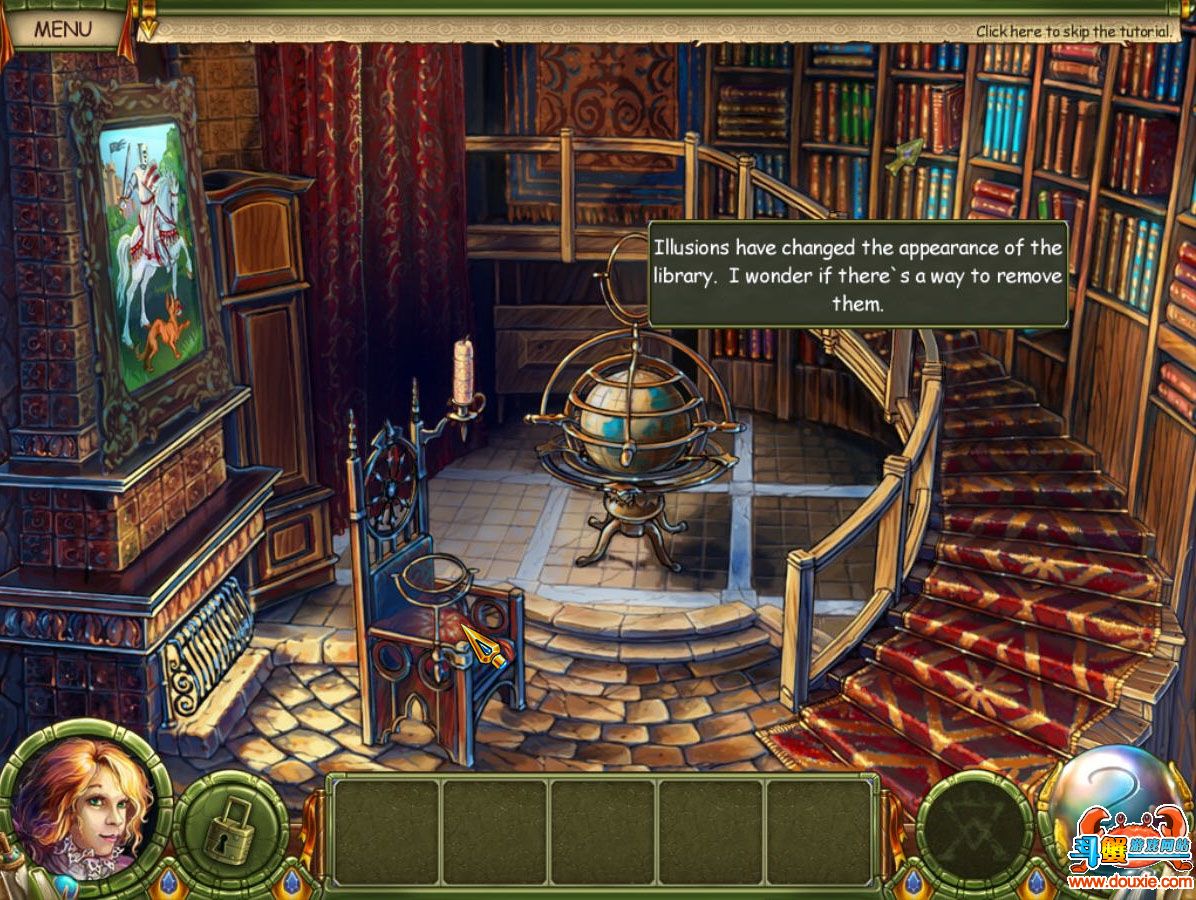The height and width of the screenshot is (900, 1196).
Task: Dismiss the illusions dialogue box
Action: [x=857, y=274]
